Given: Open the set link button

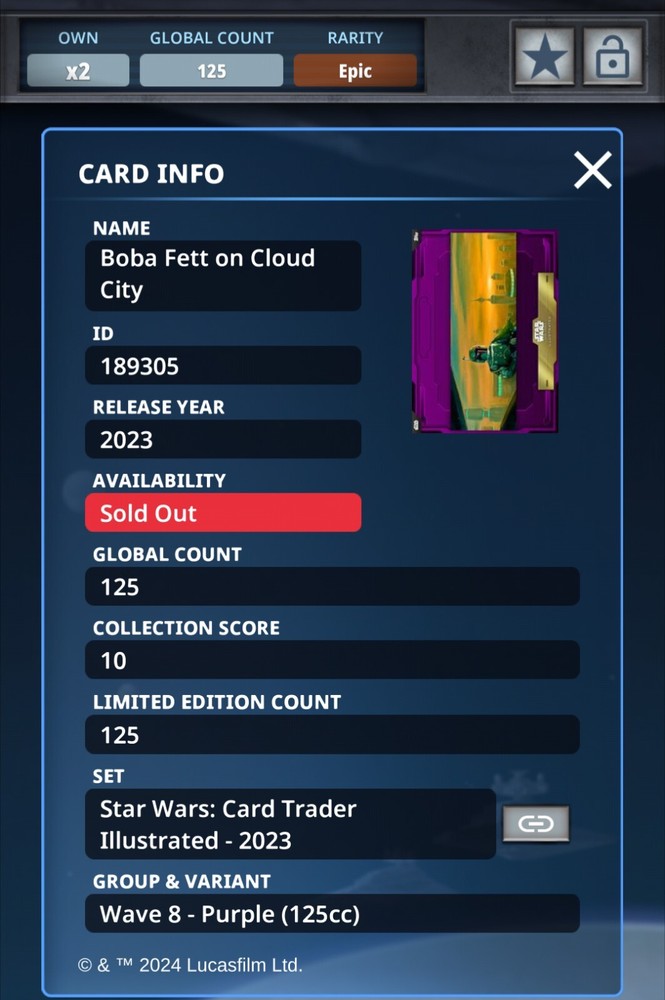Looking at the screenshot, I should point(536,824).
